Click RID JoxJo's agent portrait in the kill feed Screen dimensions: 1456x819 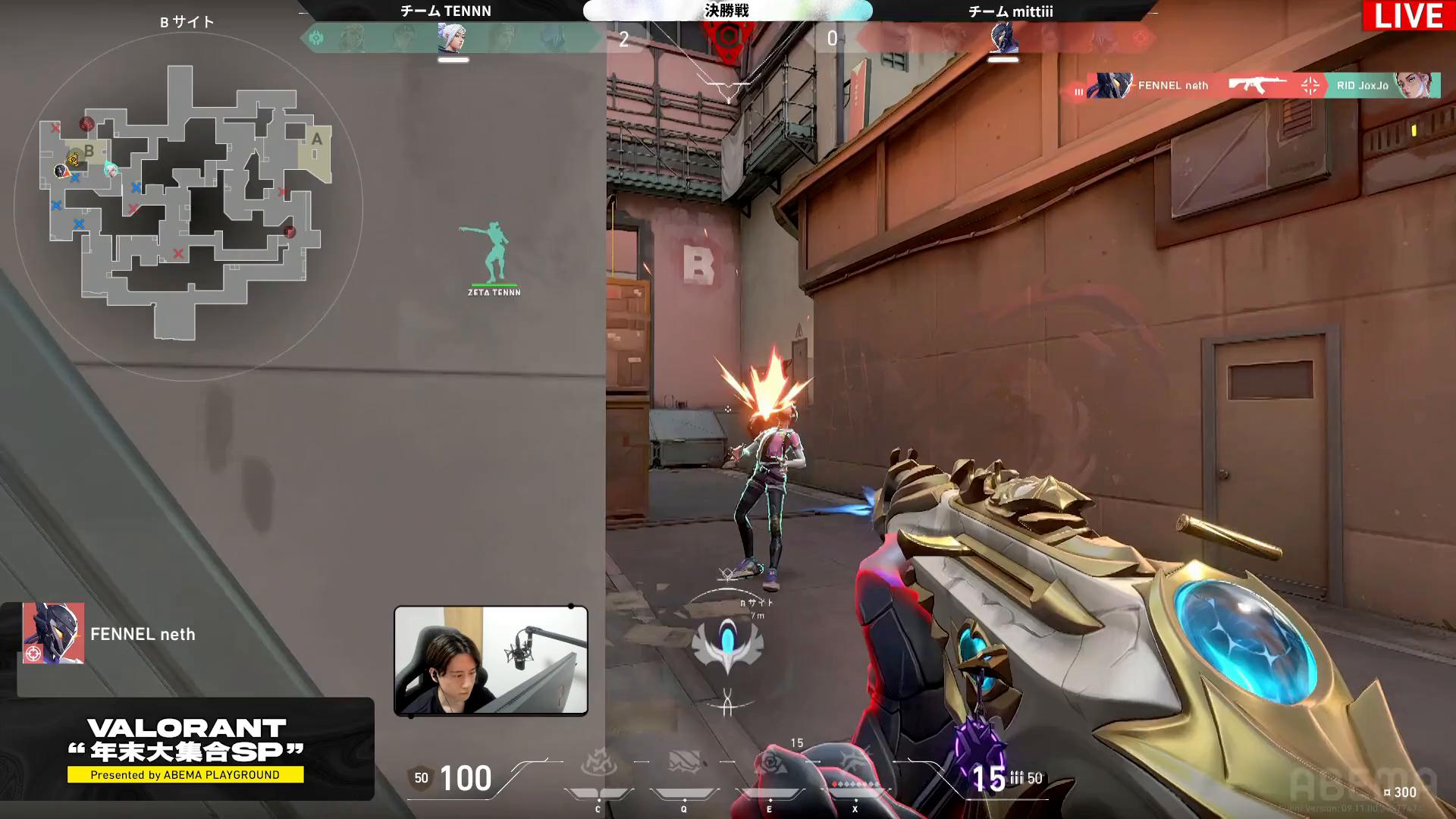click(1420, 85)
